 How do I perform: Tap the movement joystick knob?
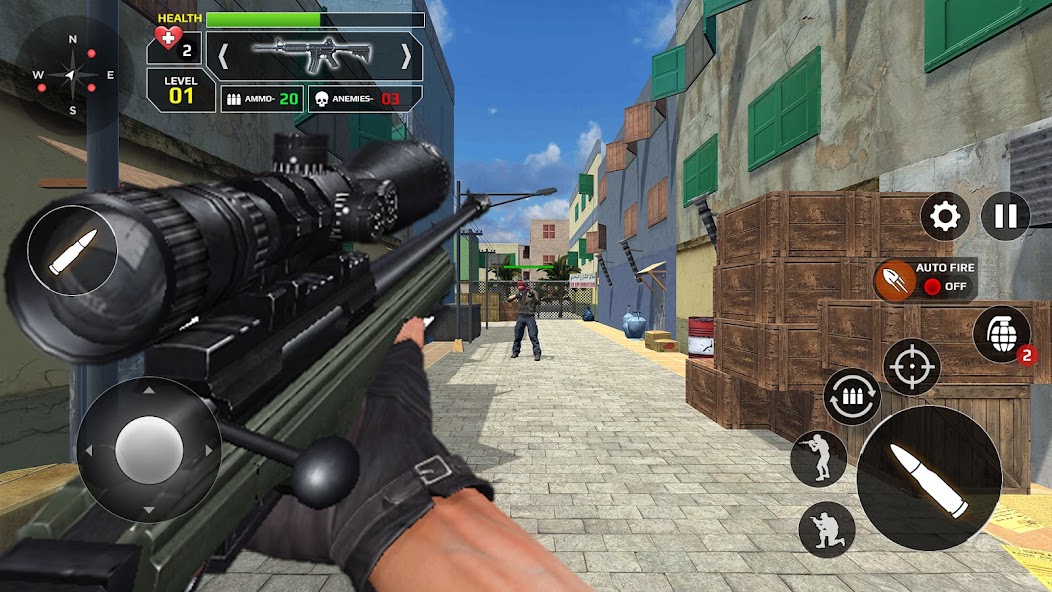(x=149, y=449)
